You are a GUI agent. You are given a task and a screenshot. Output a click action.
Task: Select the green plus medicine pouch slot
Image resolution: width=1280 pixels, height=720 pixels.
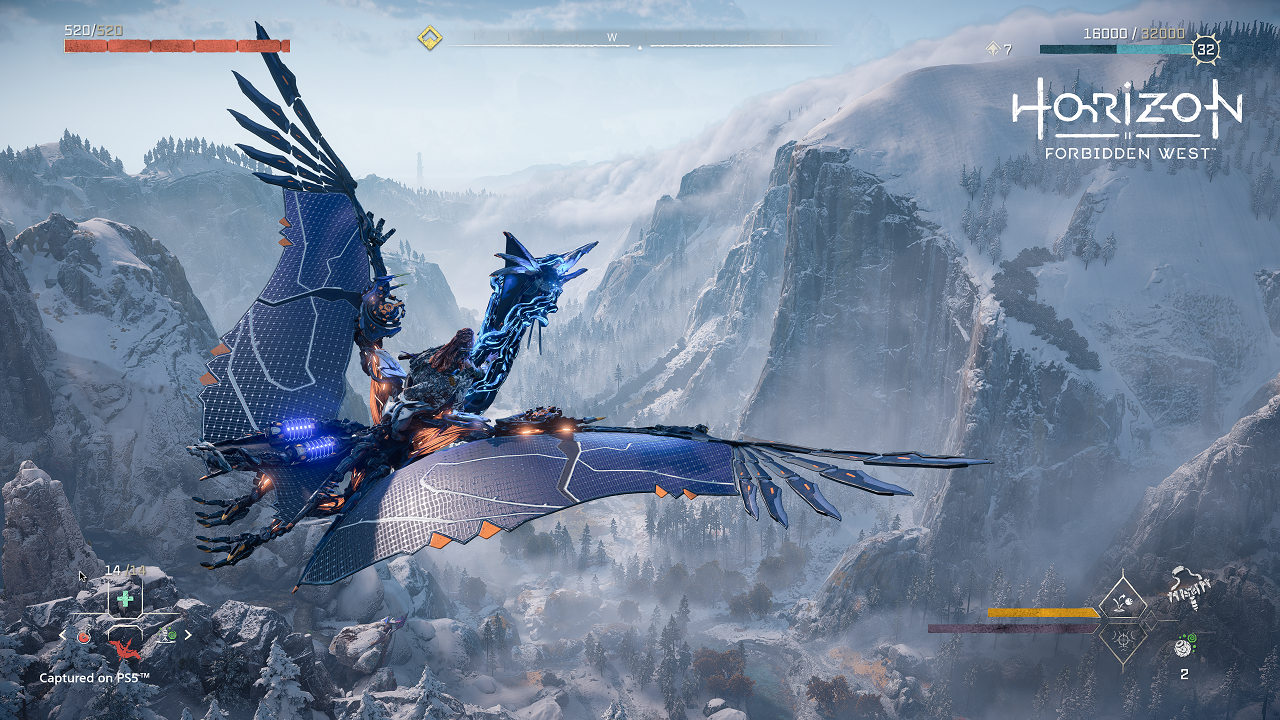(x=125, y=598)
